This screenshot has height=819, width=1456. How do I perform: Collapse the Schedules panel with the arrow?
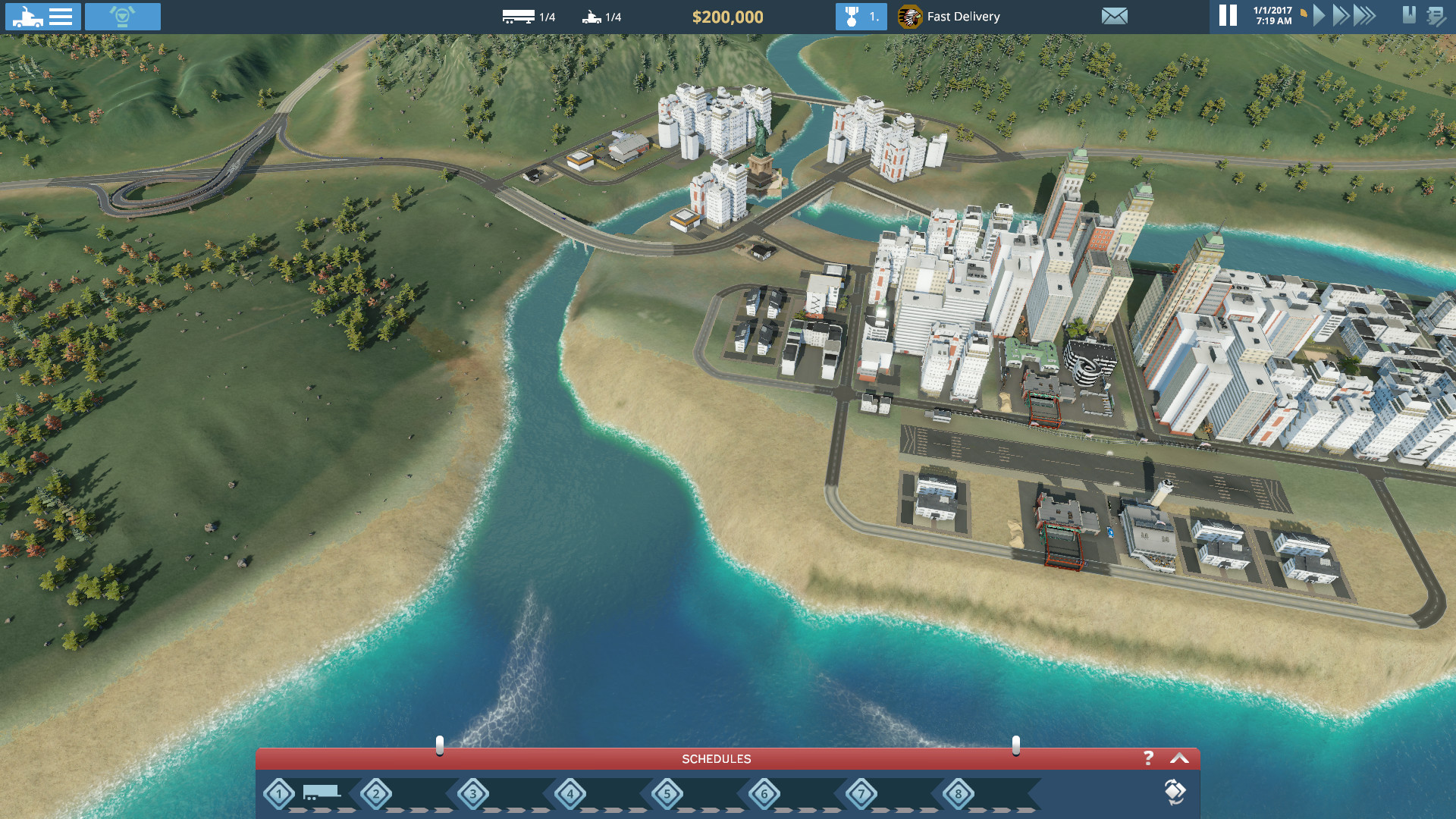1179,758
